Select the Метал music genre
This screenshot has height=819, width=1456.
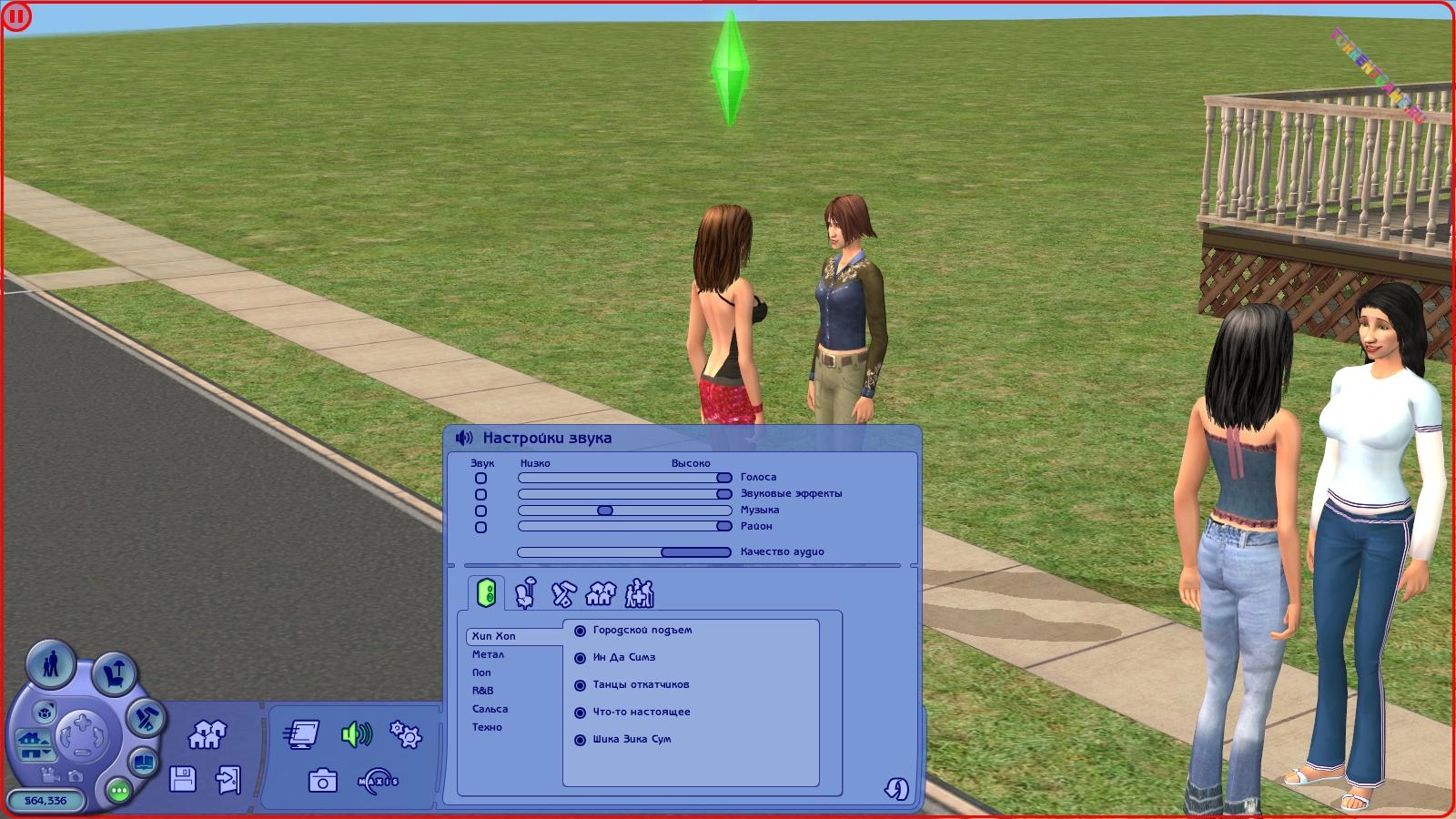[488, 654]
